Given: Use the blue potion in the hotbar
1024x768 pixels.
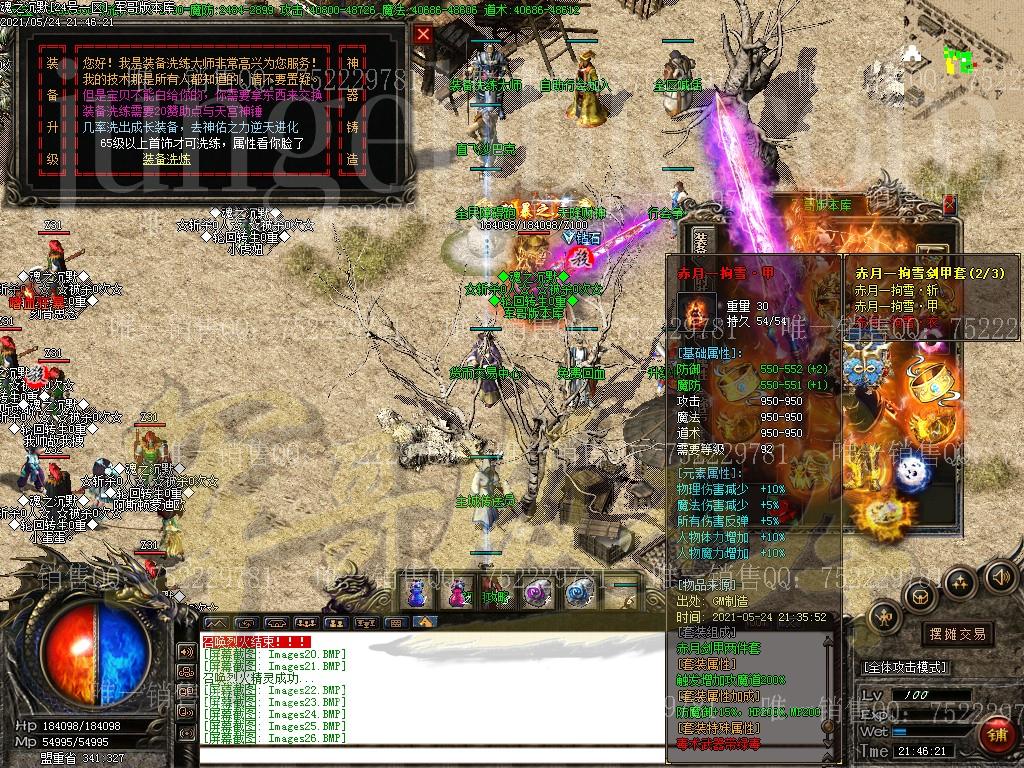Looking at the screenshot, I should (x=417, y=593).
